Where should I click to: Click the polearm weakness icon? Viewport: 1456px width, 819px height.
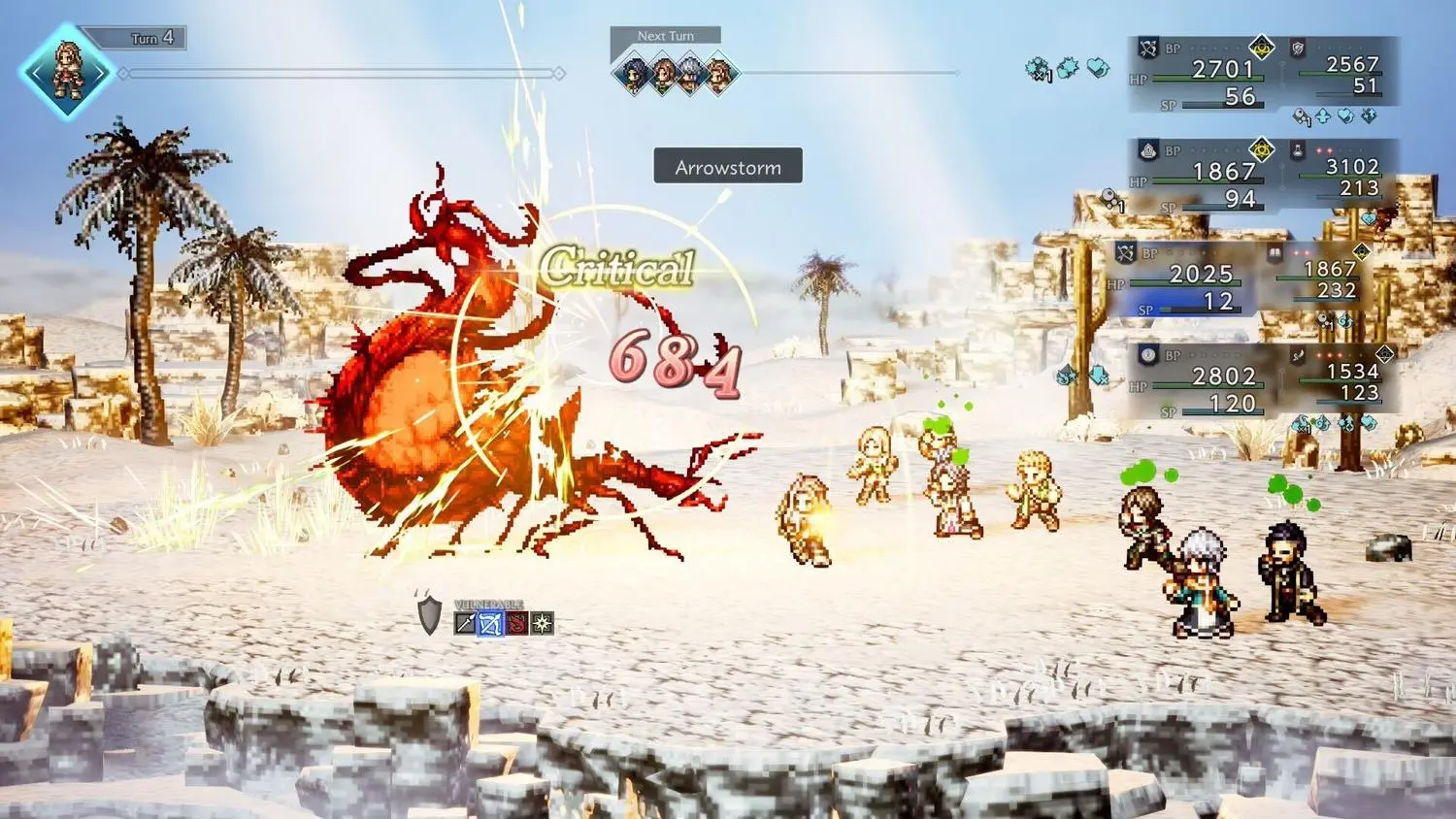(465, 623)
